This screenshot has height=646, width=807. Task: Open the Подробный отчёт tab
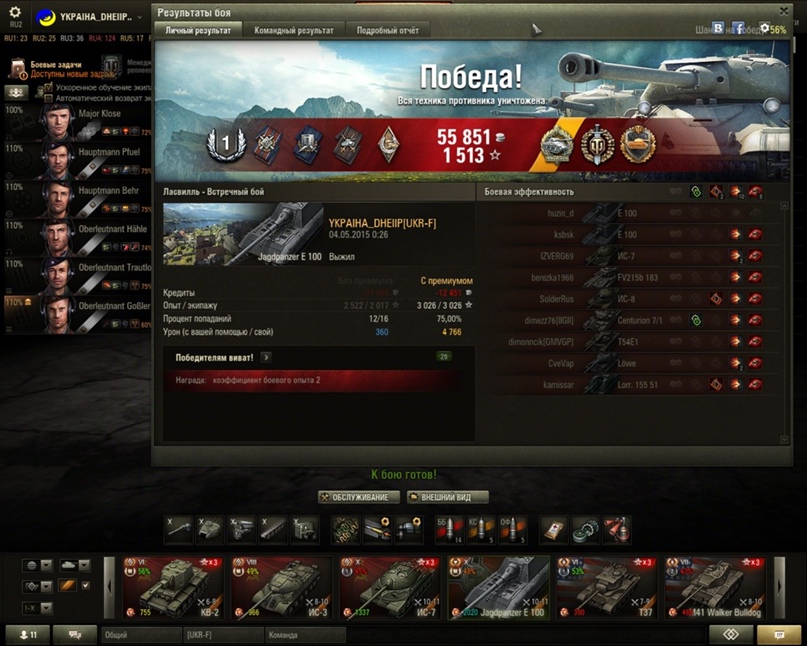pos(387,31)
